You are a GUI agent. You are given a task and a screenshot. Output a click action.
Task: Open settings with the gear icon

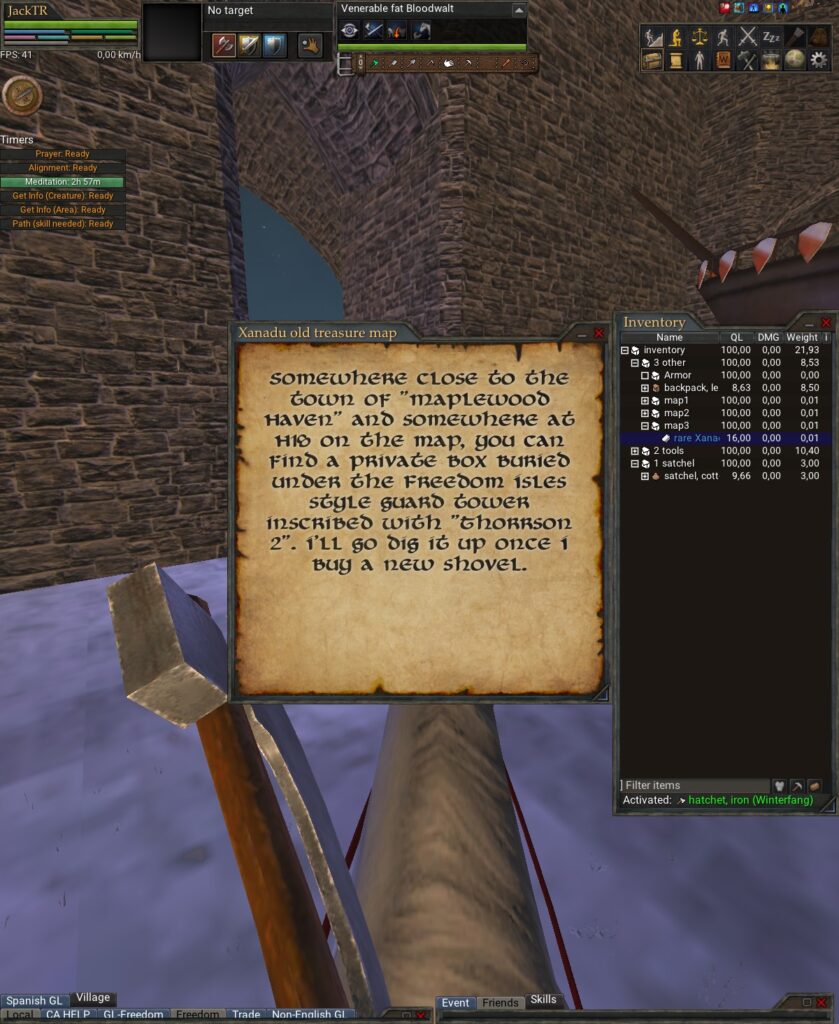tap(819, 60)
